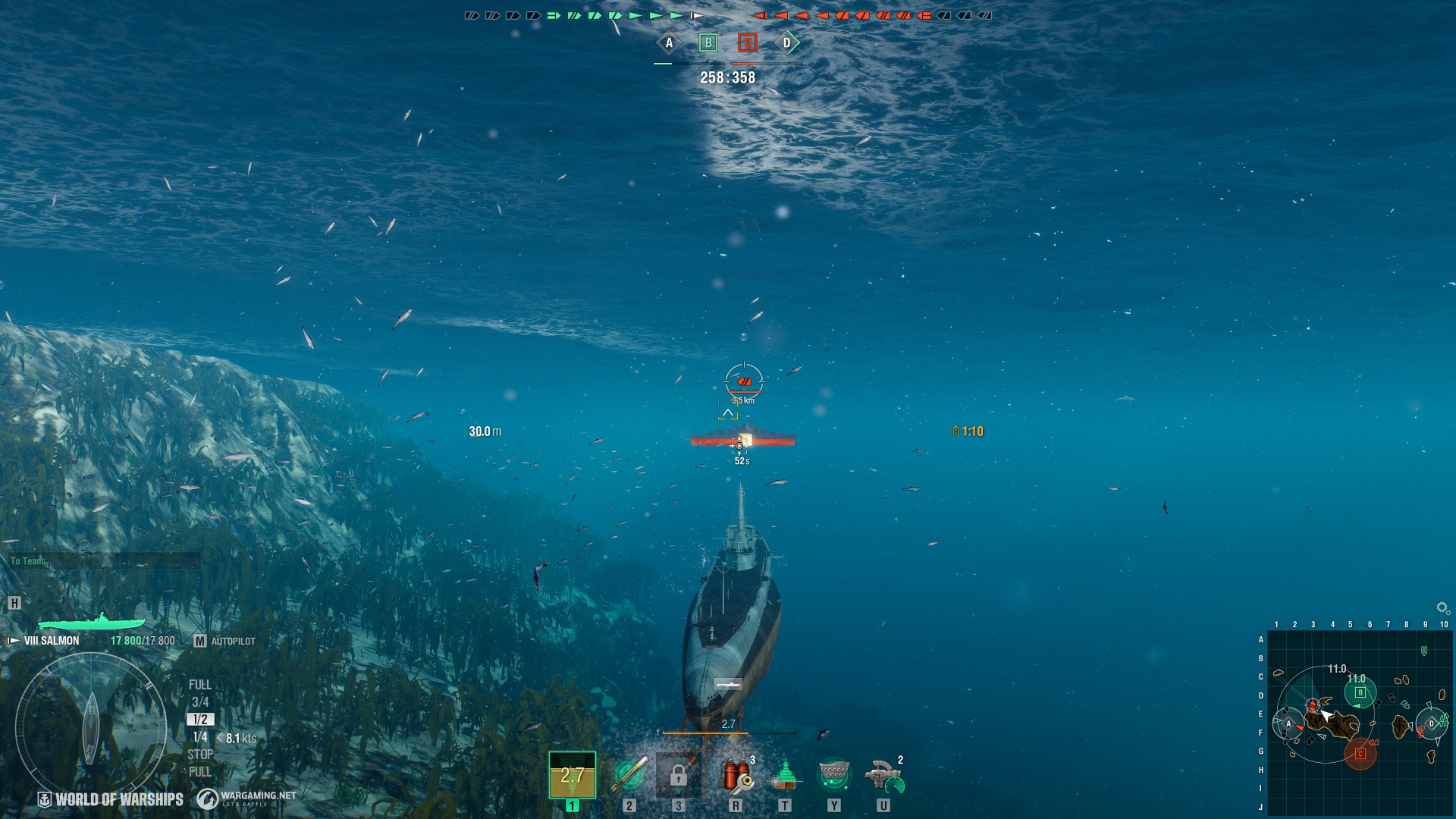The height and width of the screenshot is (819, 1456).
Task: Click the locked torpedo tube in slot 3
Action: (679, 775)
